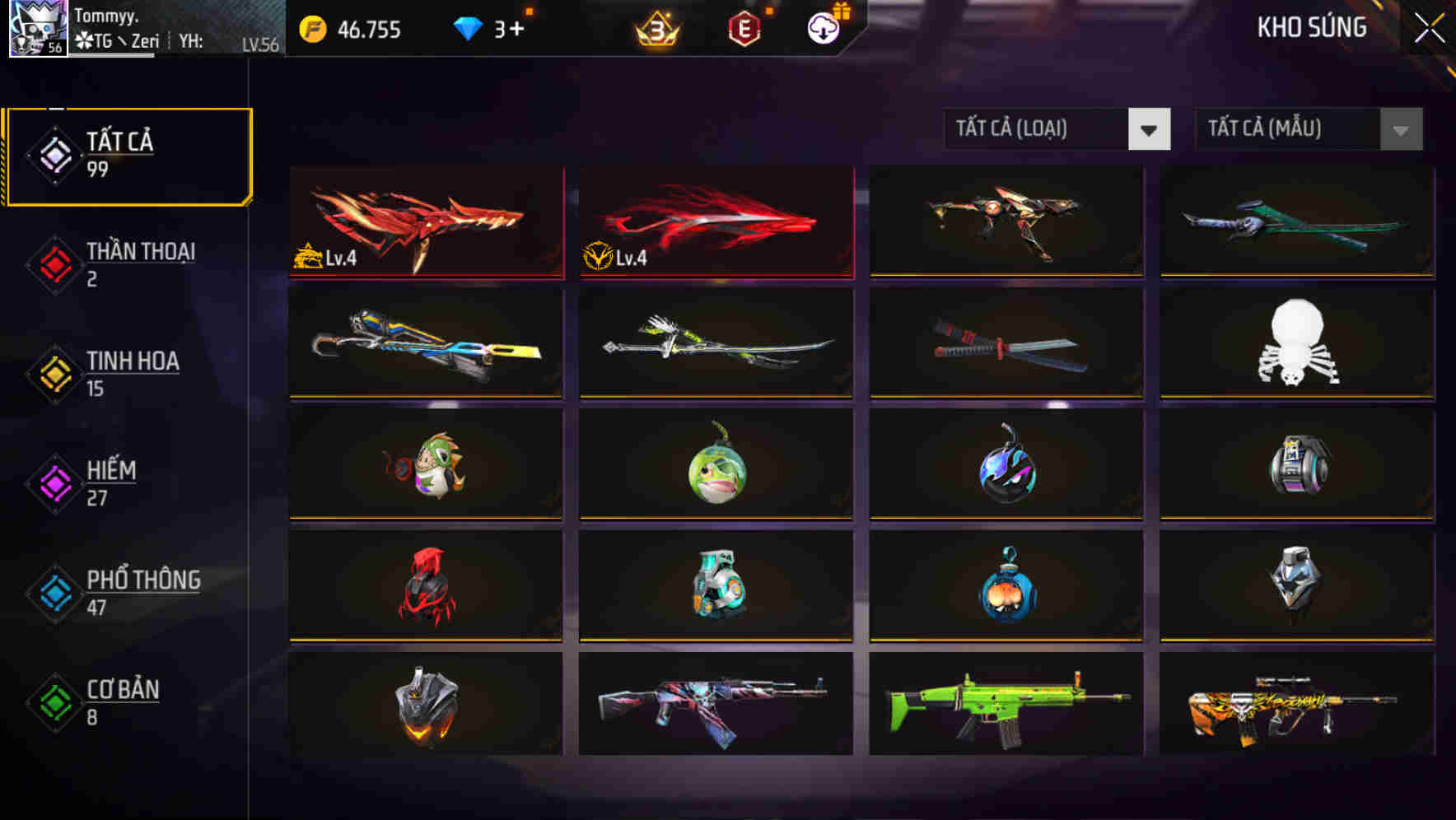Click the diamond currency icon
This screenshot has height=820, width=1456.
point(469,29)
